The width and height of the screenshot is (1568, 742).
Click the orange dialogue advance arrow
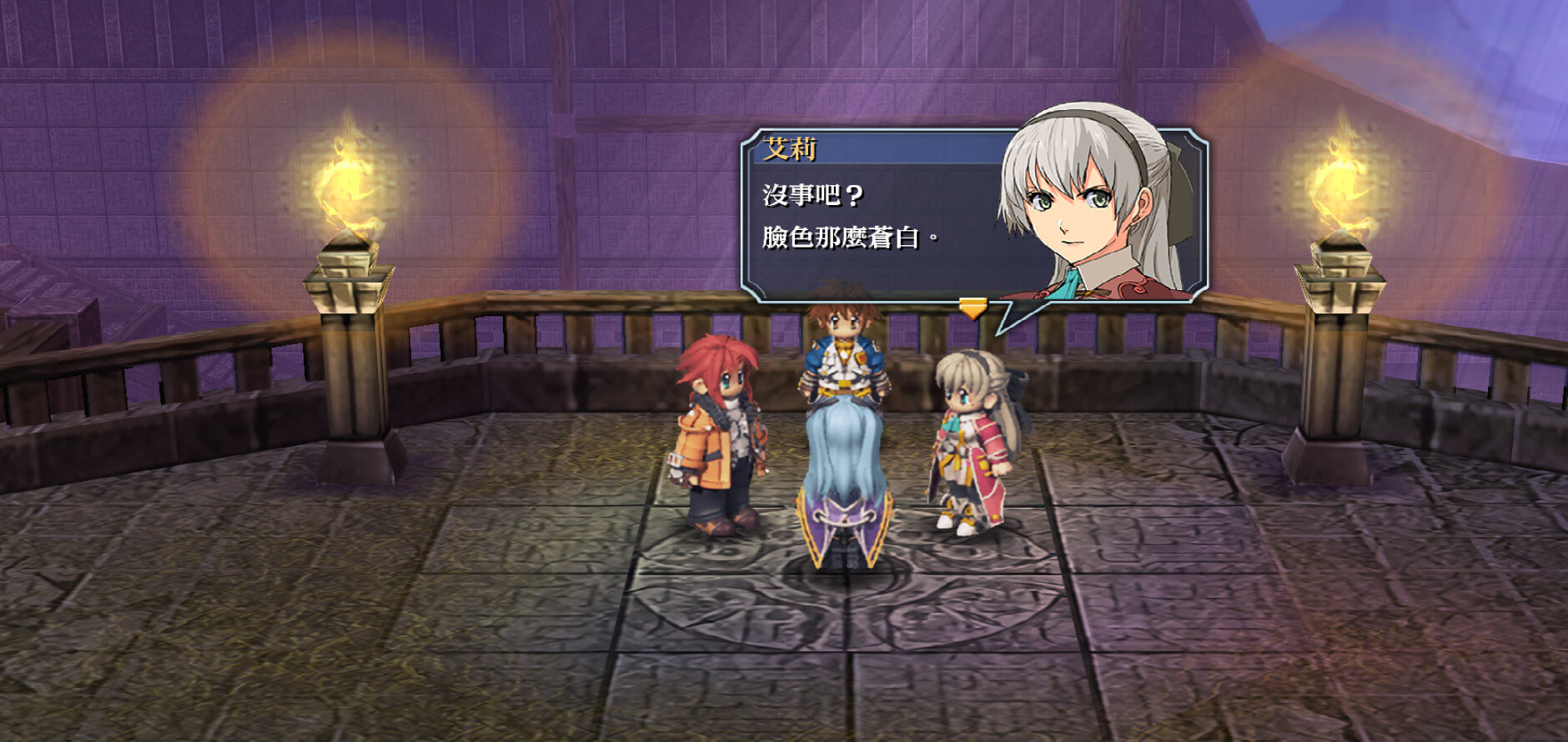coord(972,308)
